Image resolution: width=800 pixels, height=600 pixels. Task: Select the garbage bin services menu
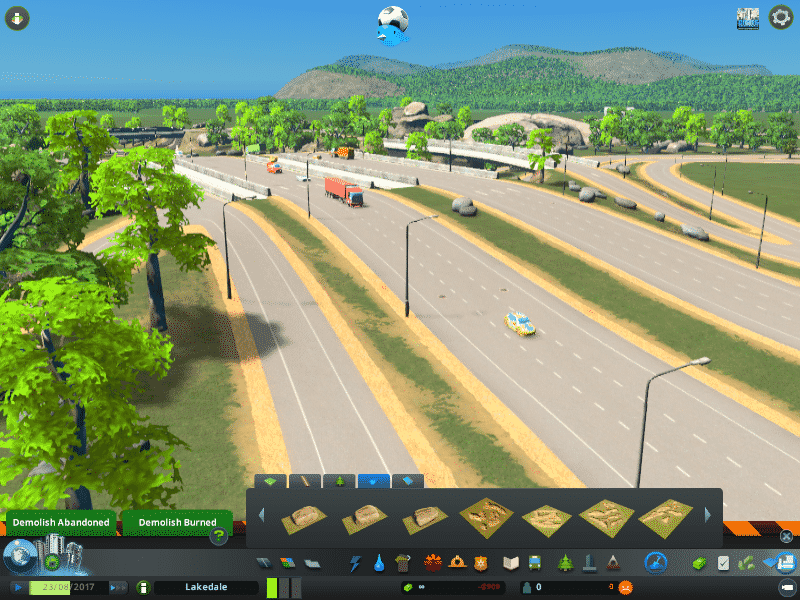pos(402,563)
